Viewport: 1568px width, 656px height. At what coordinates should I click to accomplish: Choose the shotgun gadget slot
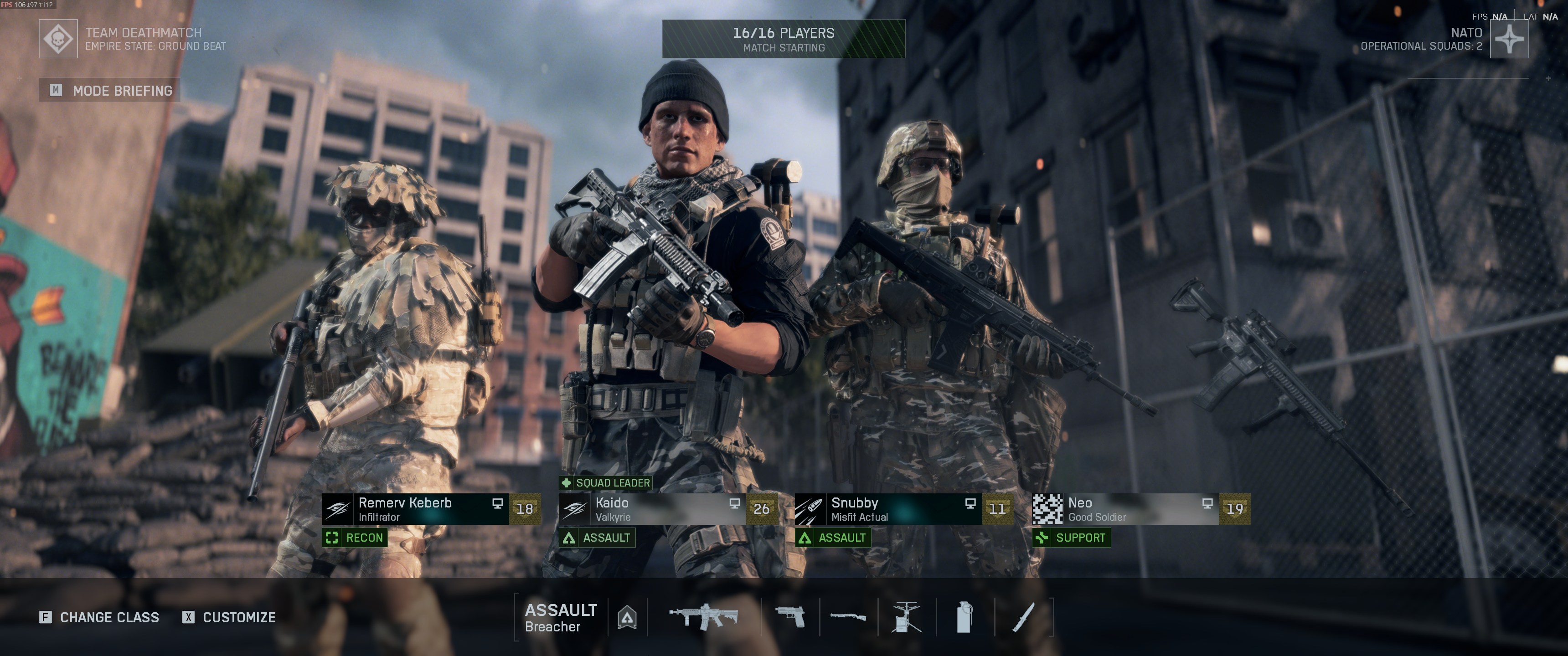pyautogui.click(x=849, y=617)
